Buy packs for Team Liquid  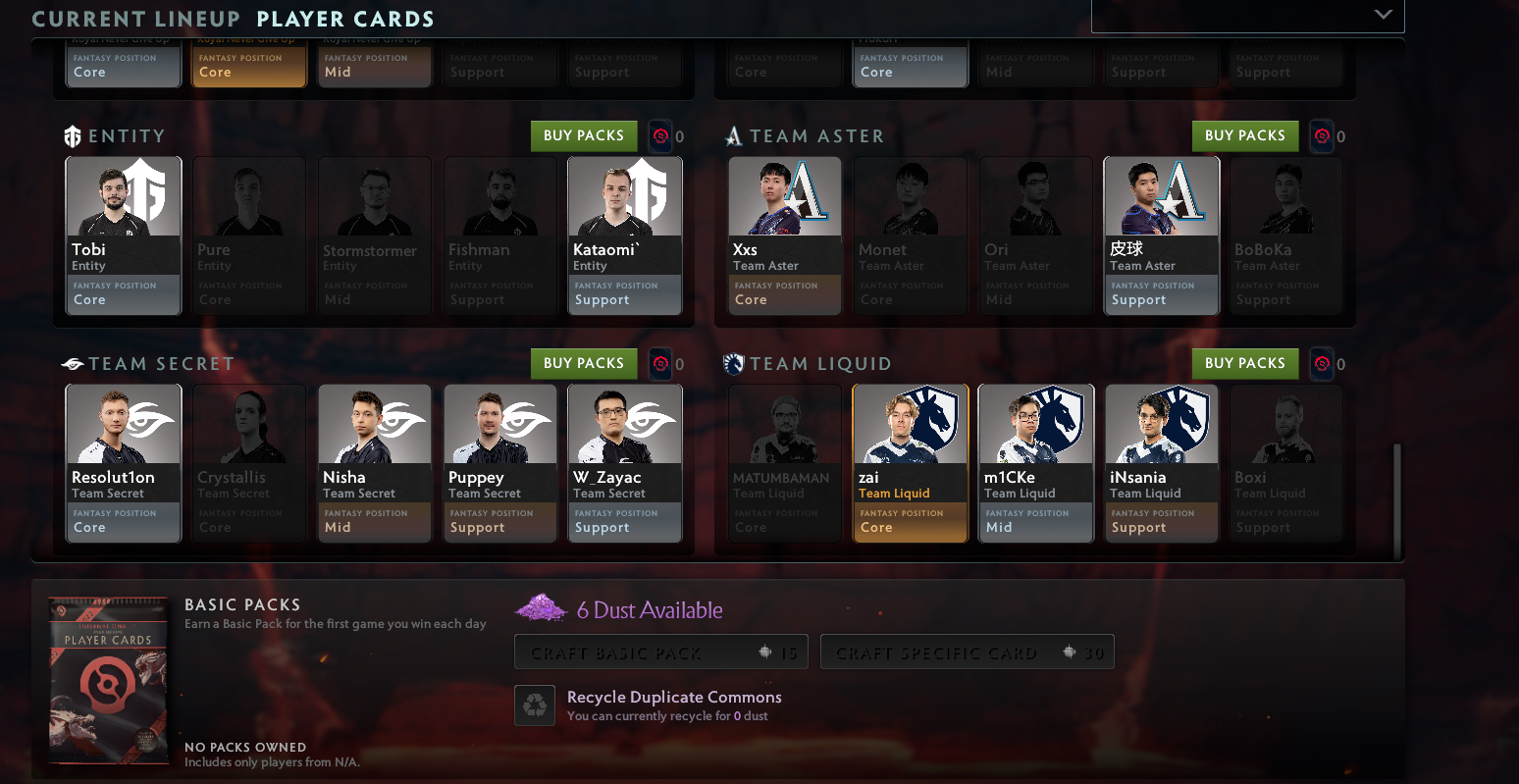(1244, 364)
